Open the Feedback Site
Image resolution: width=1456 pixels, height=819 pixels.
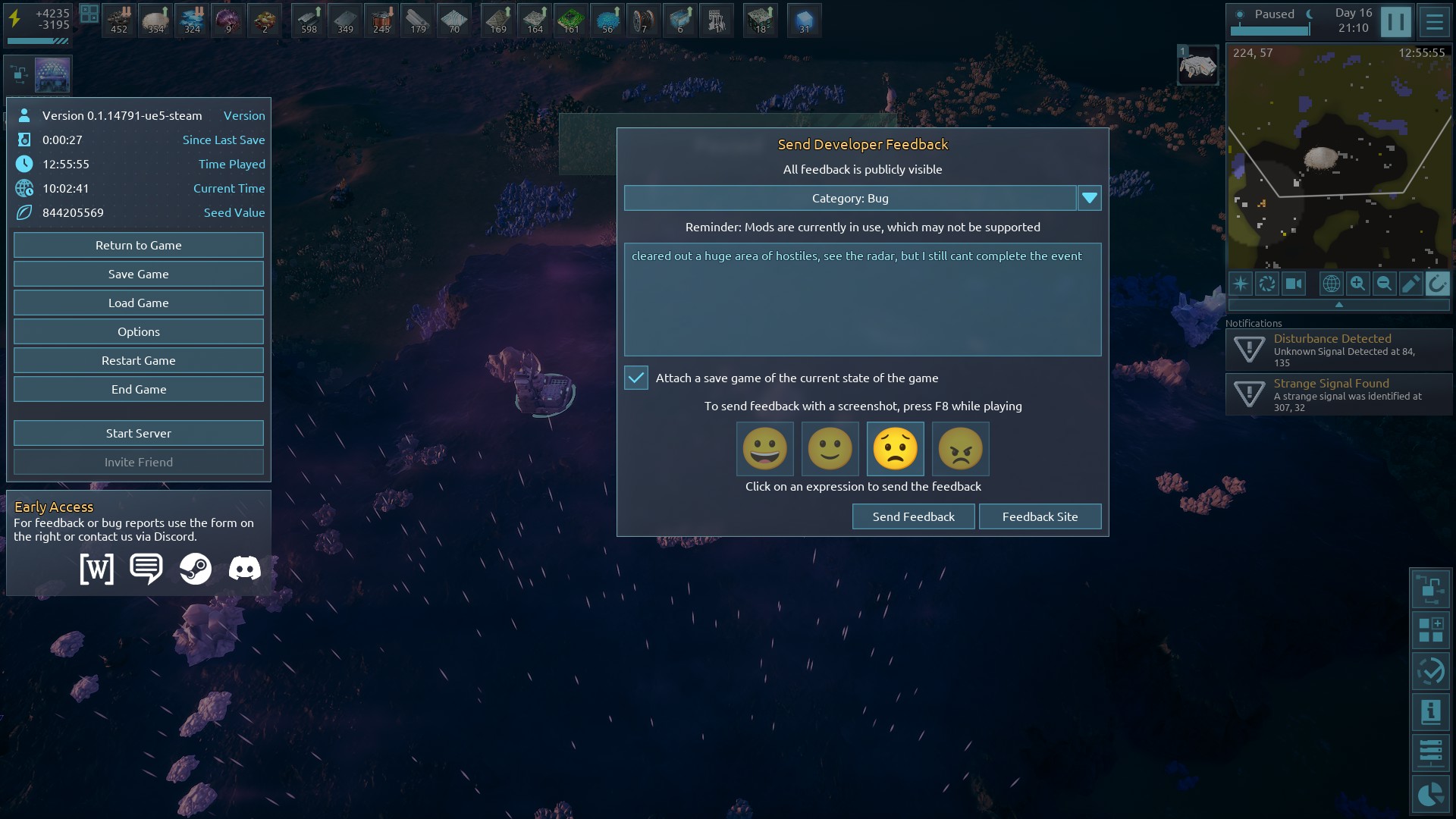coord(1040,516)
